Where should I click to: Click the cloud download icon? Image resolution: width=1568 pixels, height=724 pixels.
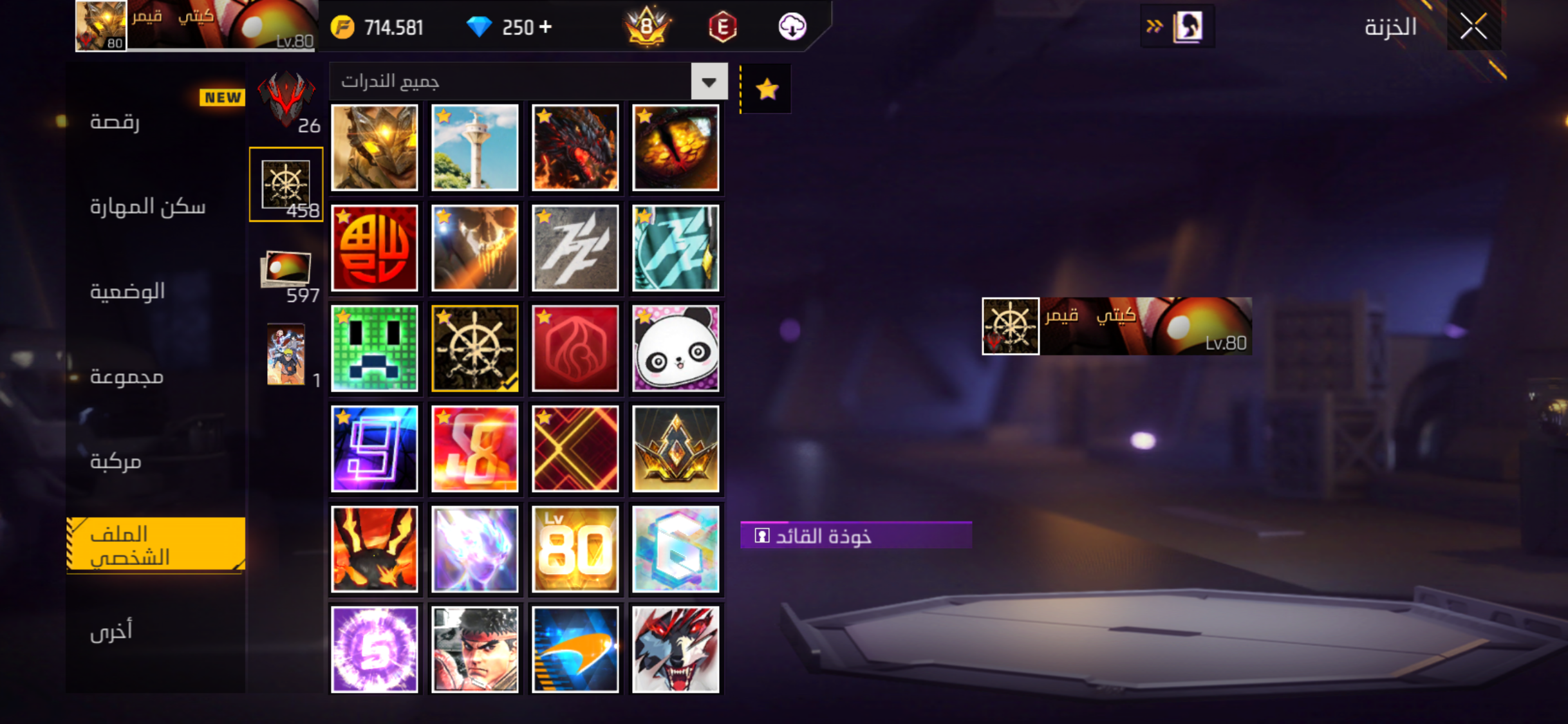792,27
